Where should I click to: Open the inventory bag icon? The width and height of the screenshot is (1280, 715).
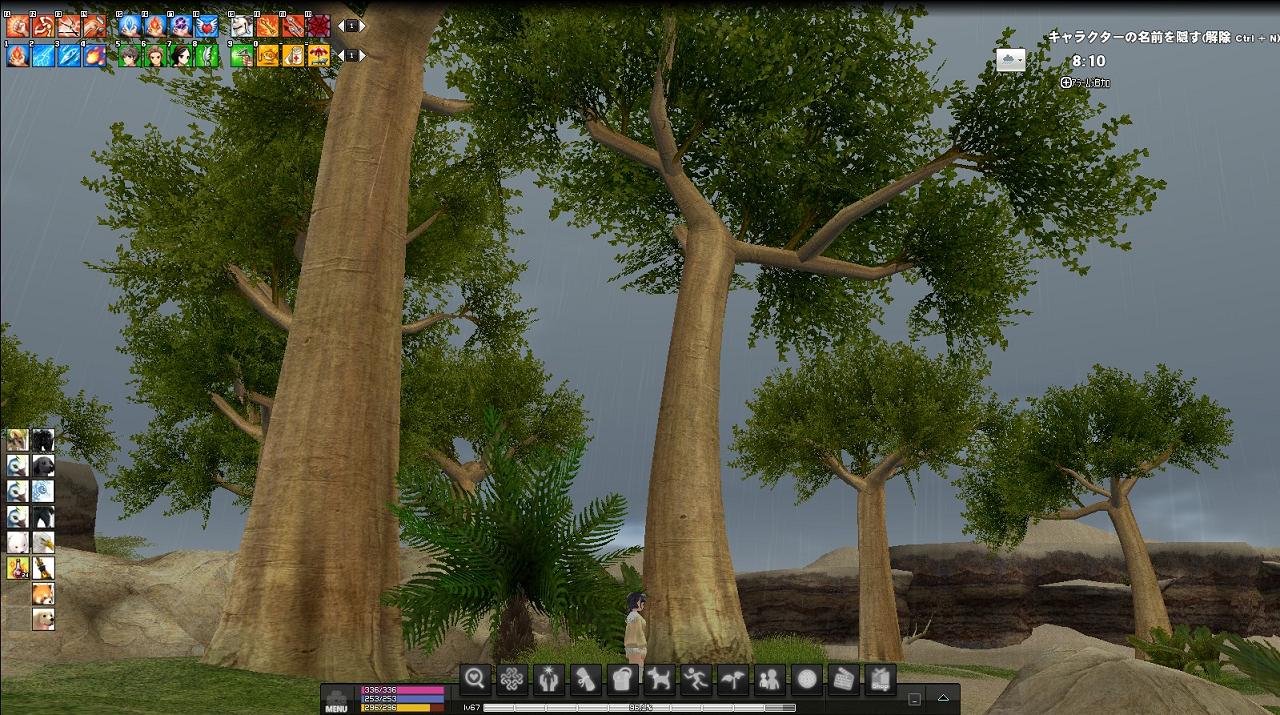pyautogui.click(x=623, y=679)
